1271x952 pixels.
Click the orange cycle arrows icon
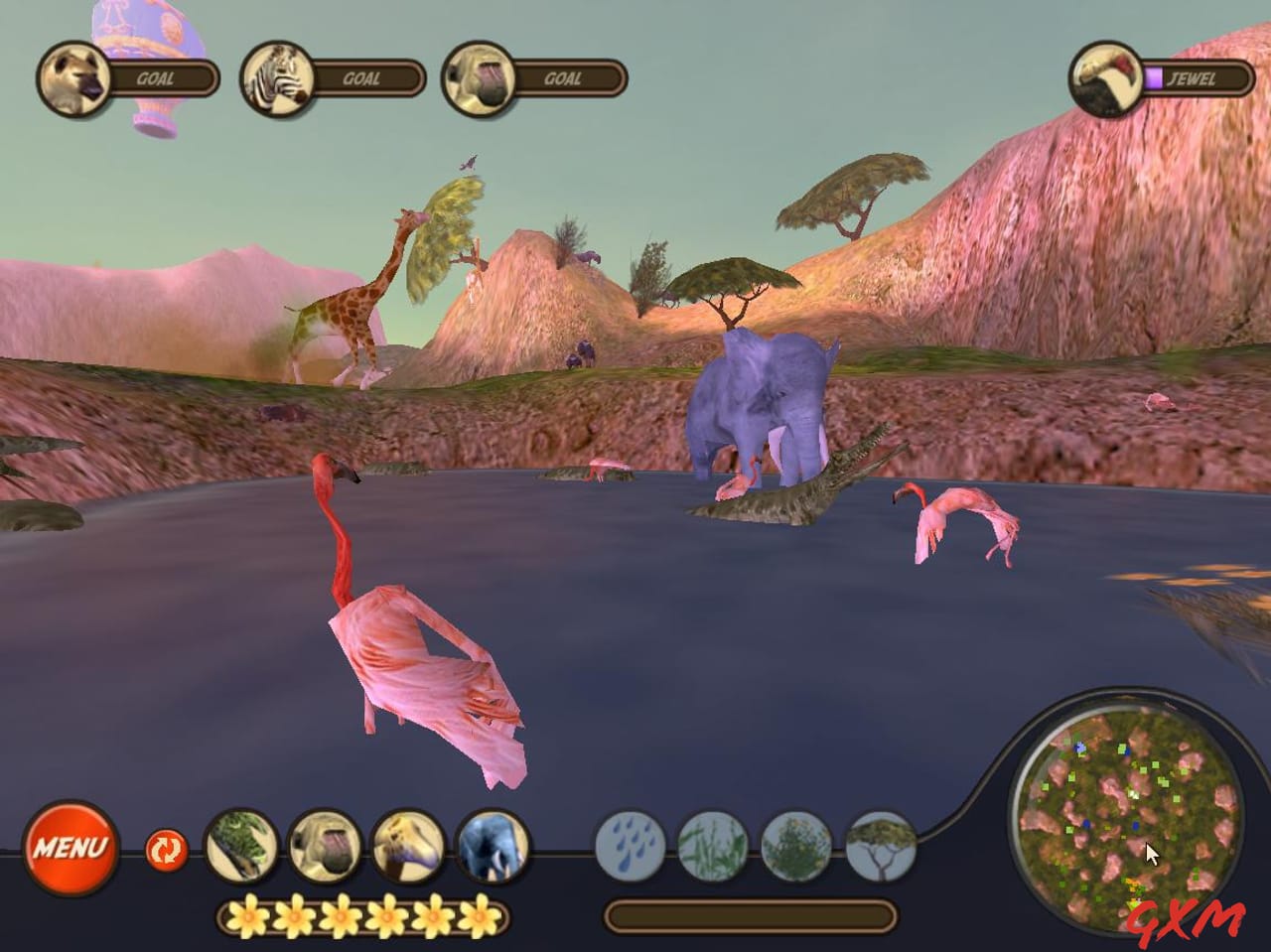click(x=166, y=851)
